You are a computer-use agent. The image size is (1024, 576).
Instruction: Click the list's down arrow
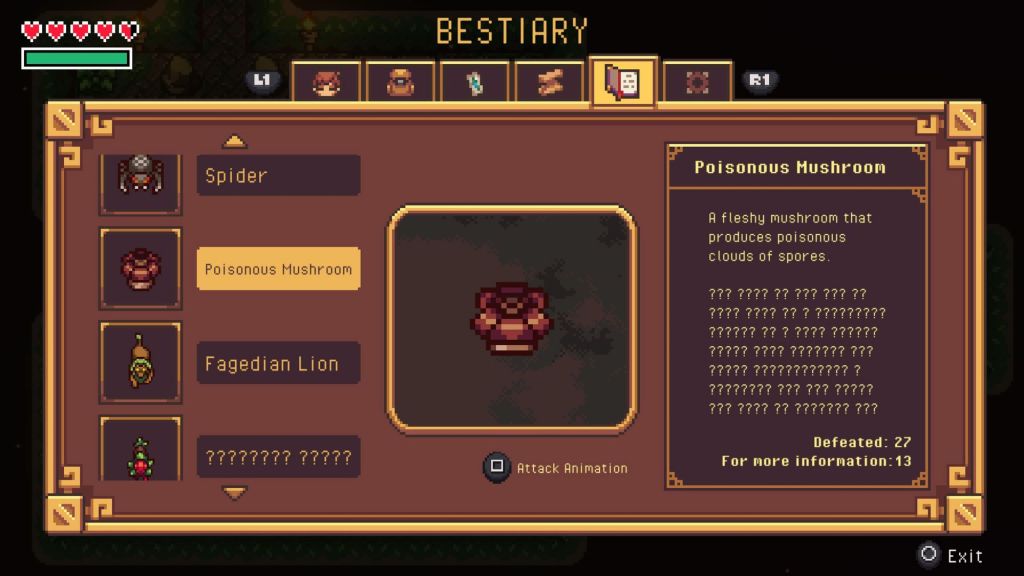coord(234,493)
